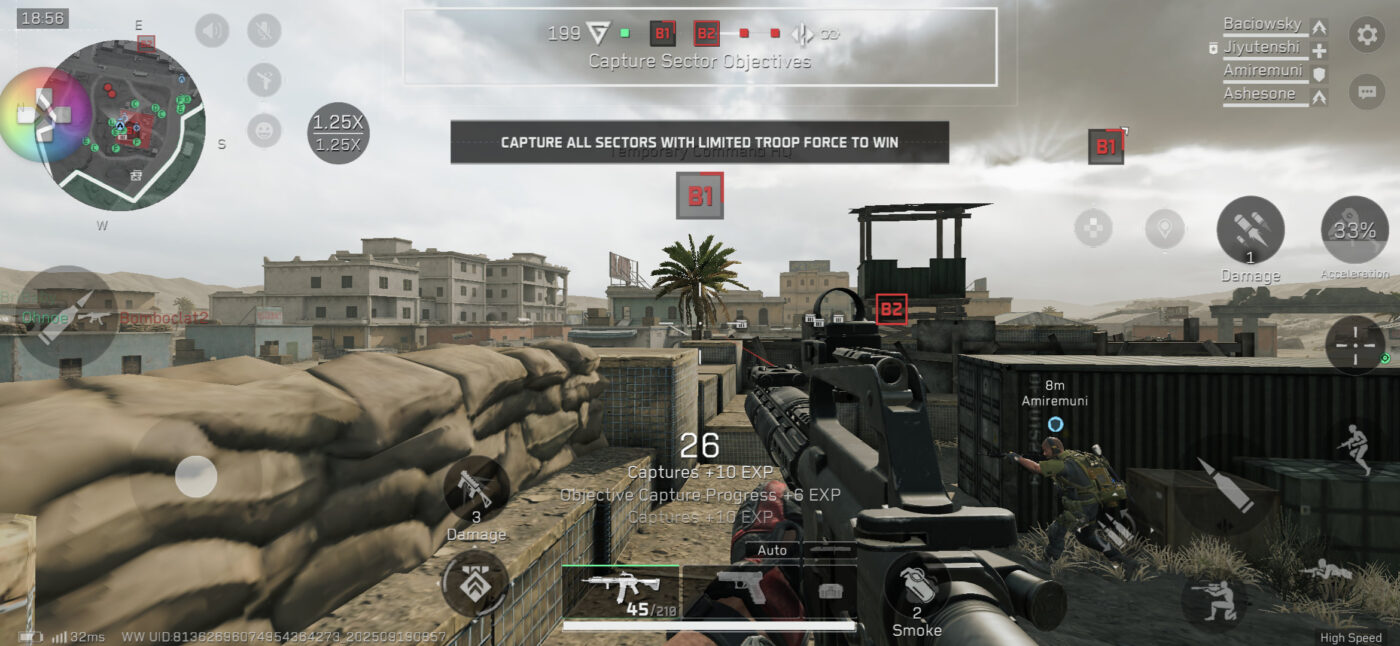This screenshot has width=1400, height=646.
Task: Change the 1.25X scope zoom
Action: click(x=338, y=131)
